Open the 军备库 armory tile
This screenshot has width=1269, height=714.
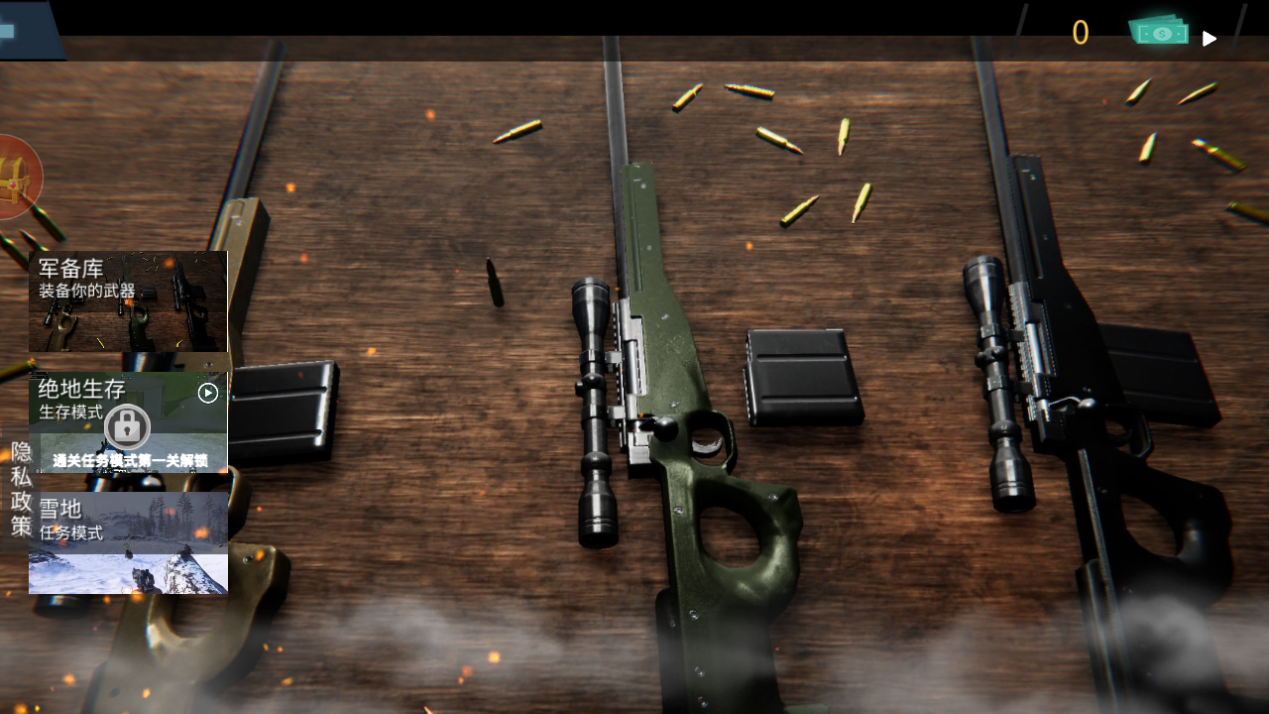tap(128, 301)
